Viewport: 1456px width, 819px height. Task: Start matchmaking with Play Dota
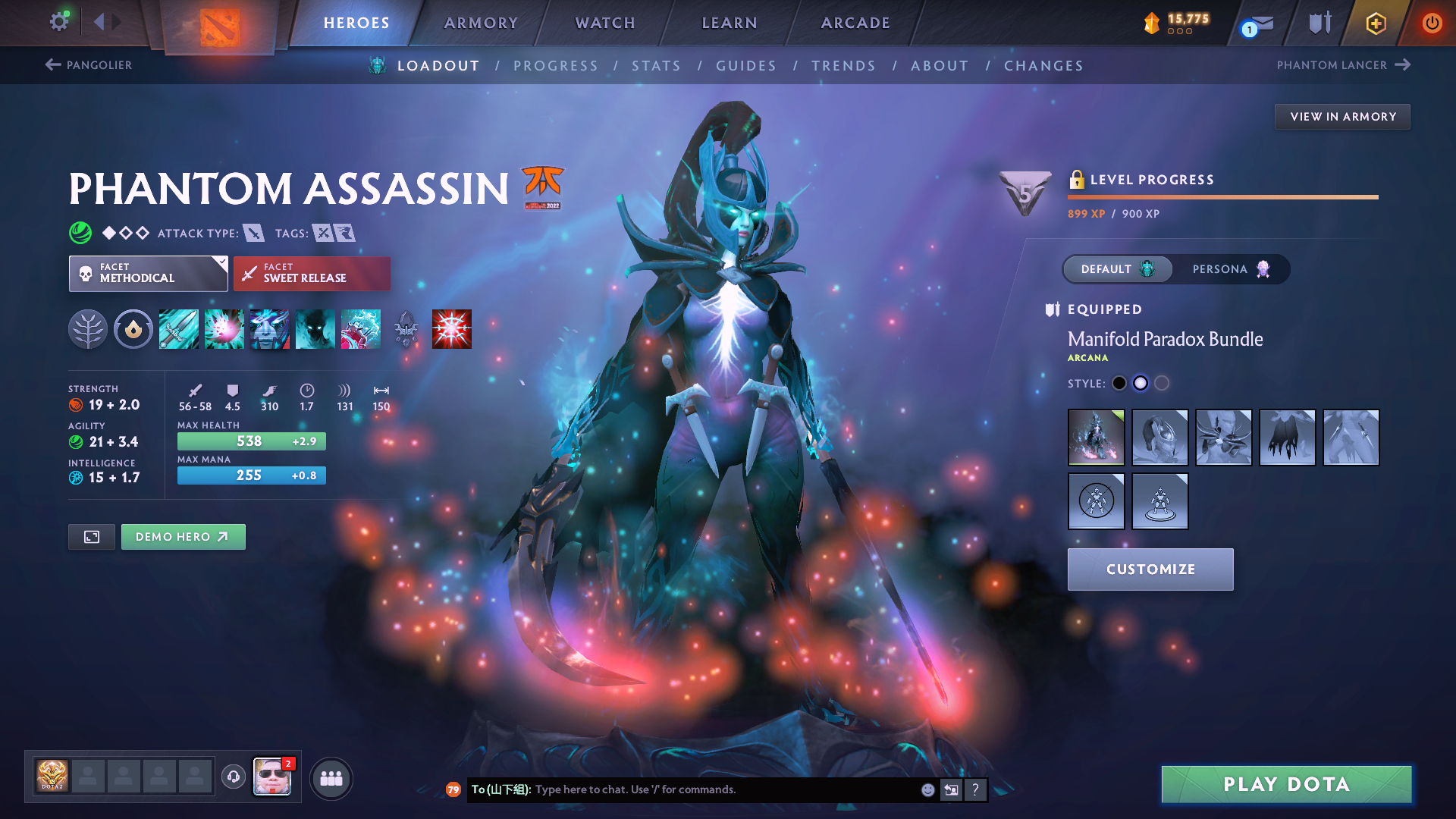[1286, 784]
